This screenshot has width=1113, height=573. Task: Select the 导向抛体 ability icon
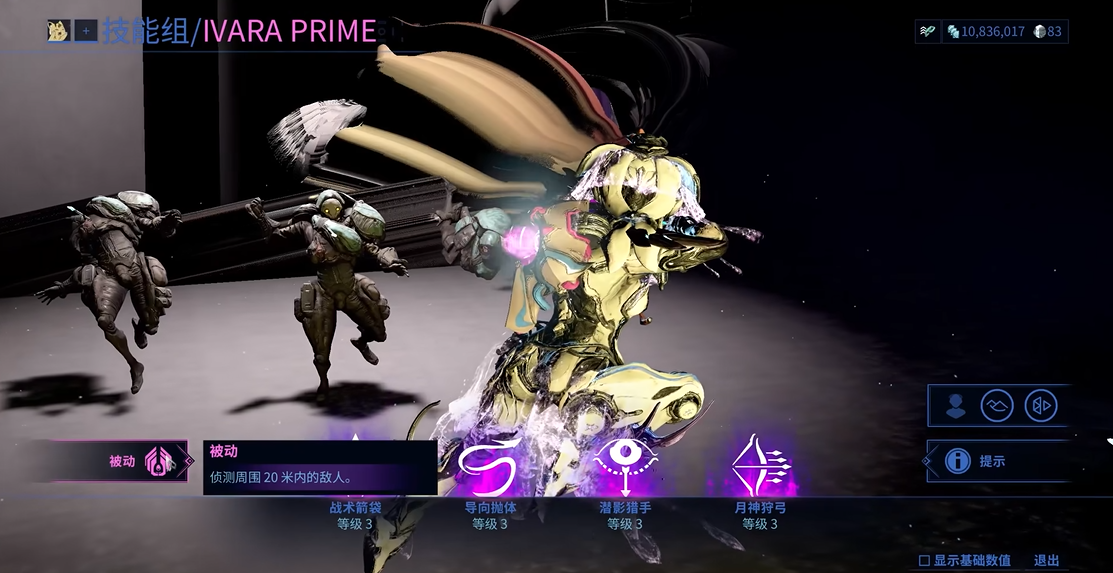click(490, 466)
